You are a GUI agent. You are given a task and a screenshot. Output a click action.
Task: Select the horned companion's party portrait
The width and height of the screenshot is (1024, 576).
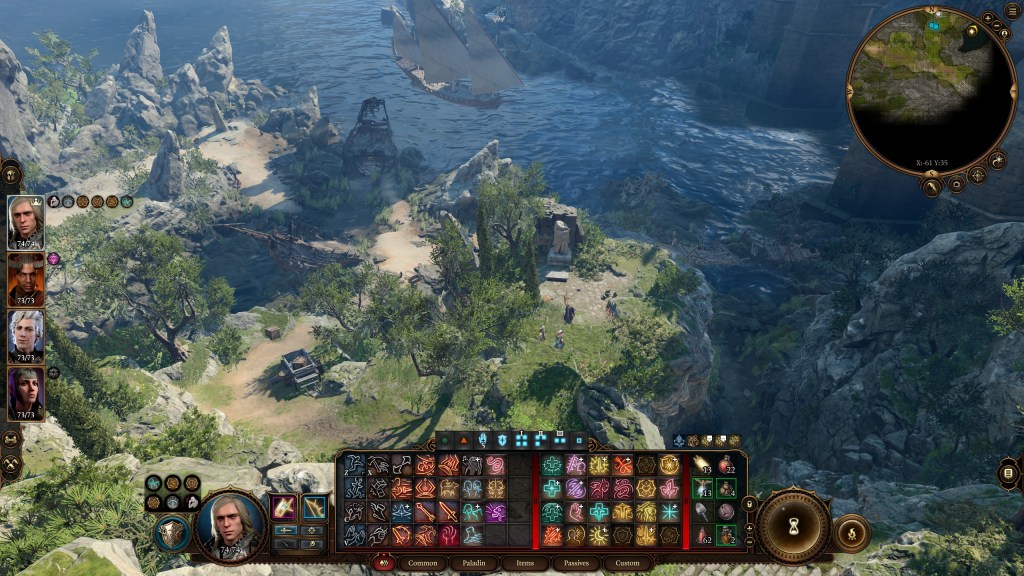click(25, 278)
